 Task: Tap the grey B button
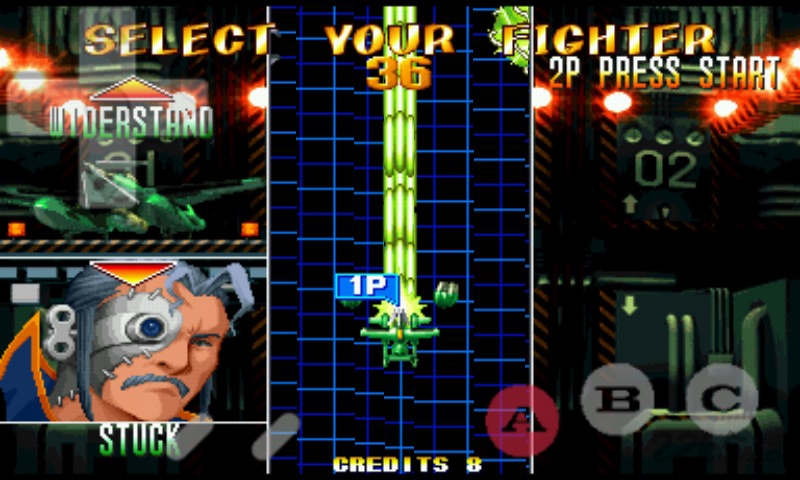tap(617, 399)
